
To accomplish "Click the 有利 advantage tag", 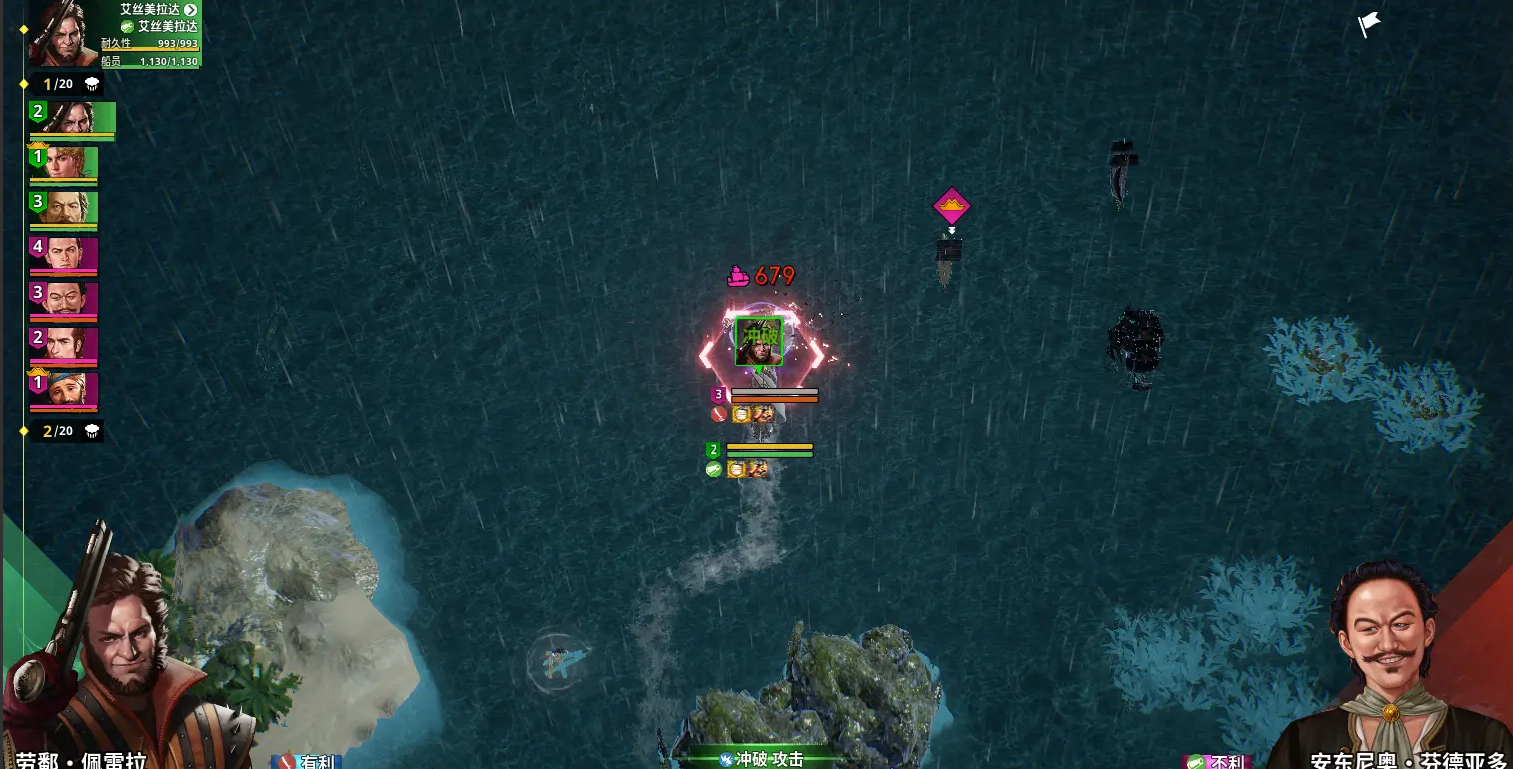I will pyautogui.click(x=308, y=761).
